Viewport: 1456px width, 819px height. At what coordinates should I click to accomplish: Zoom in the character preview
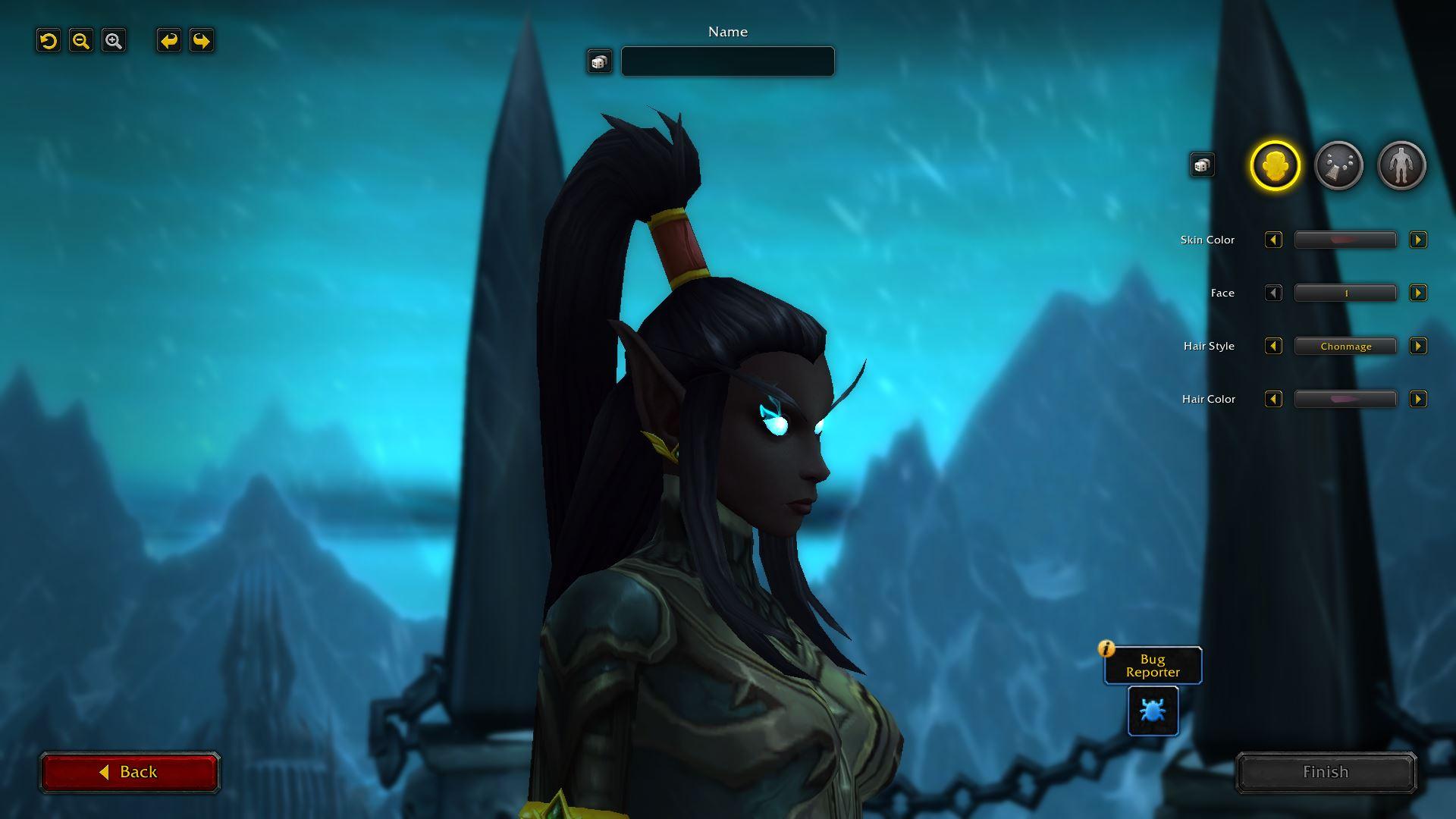pyautogui.click(x=114, y=41)
